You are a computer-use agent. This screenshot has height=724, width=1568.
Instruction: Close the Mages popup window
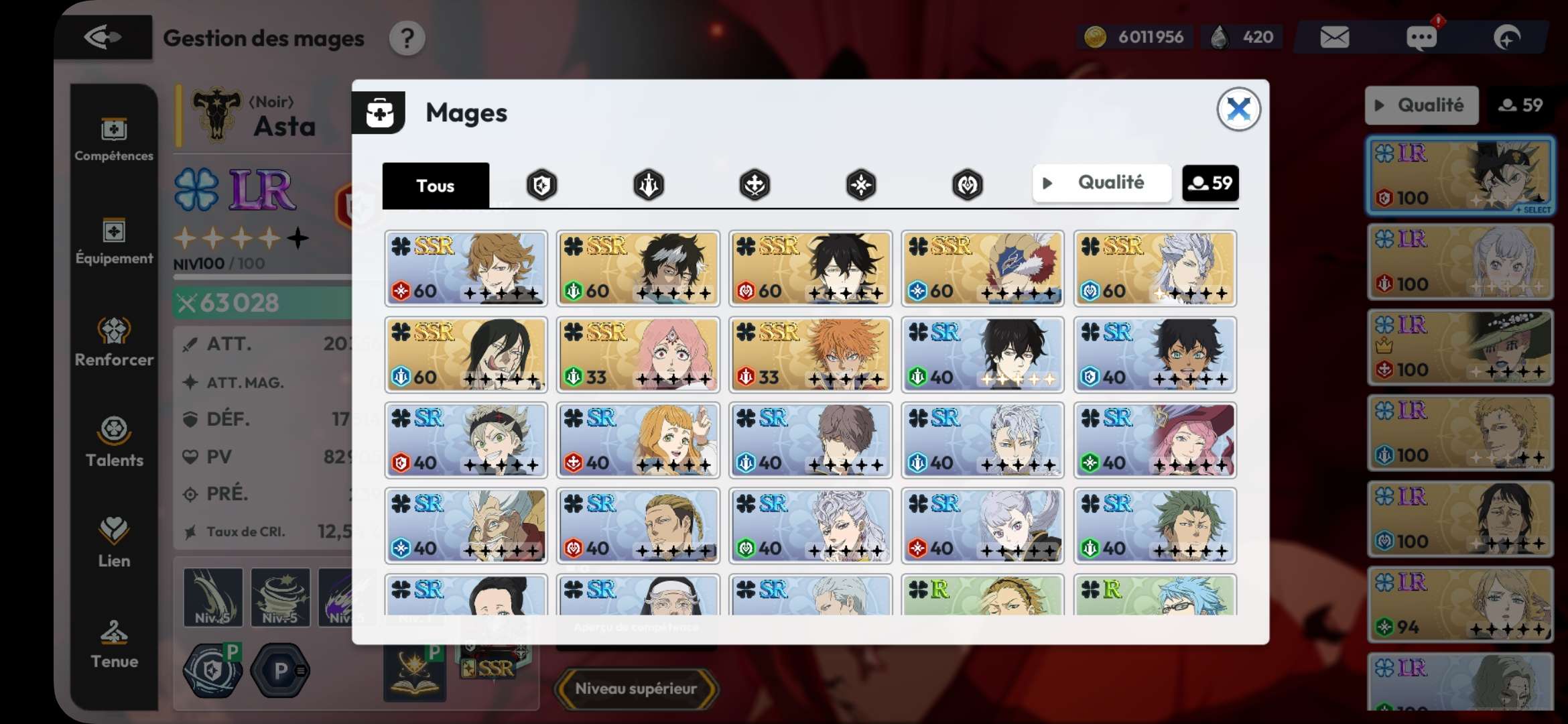point(1238,109)
